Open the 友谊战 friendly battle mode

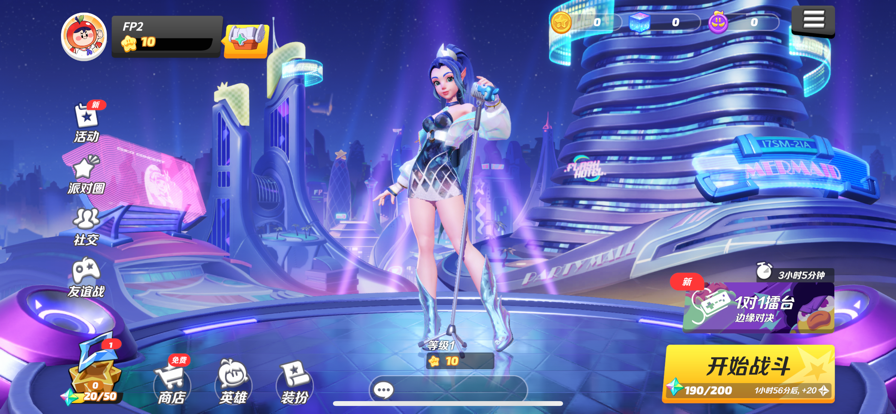pos(86,278)
